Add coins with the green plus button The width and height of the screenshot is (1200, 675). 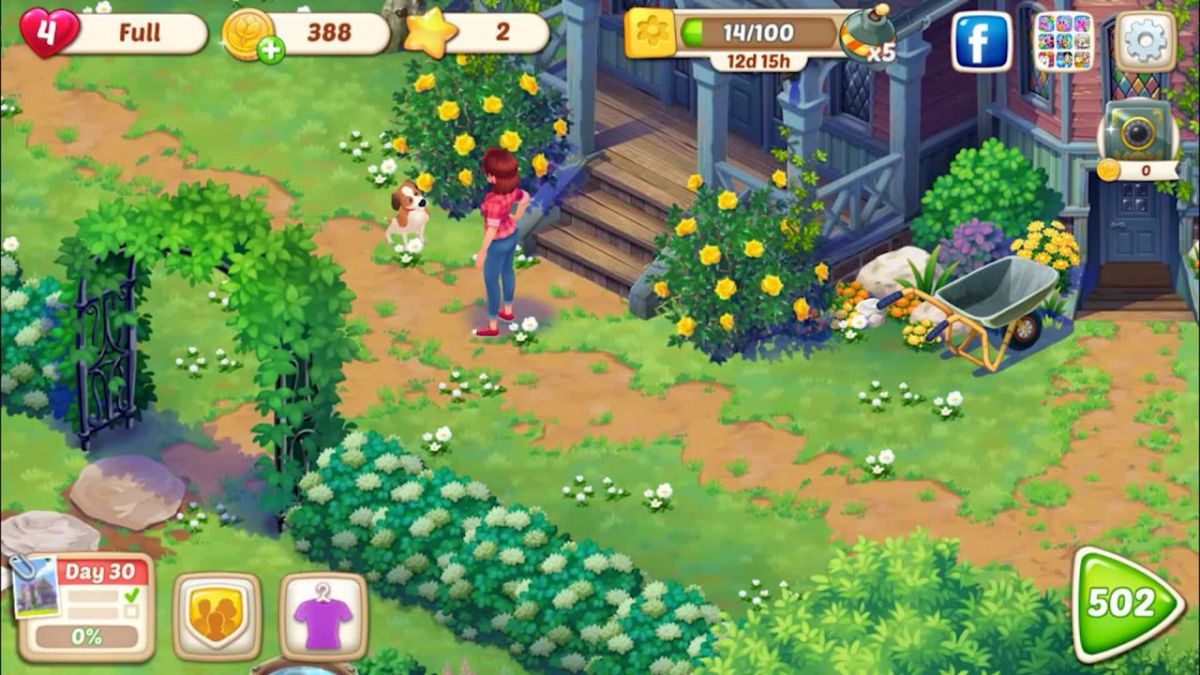point(270,51)
